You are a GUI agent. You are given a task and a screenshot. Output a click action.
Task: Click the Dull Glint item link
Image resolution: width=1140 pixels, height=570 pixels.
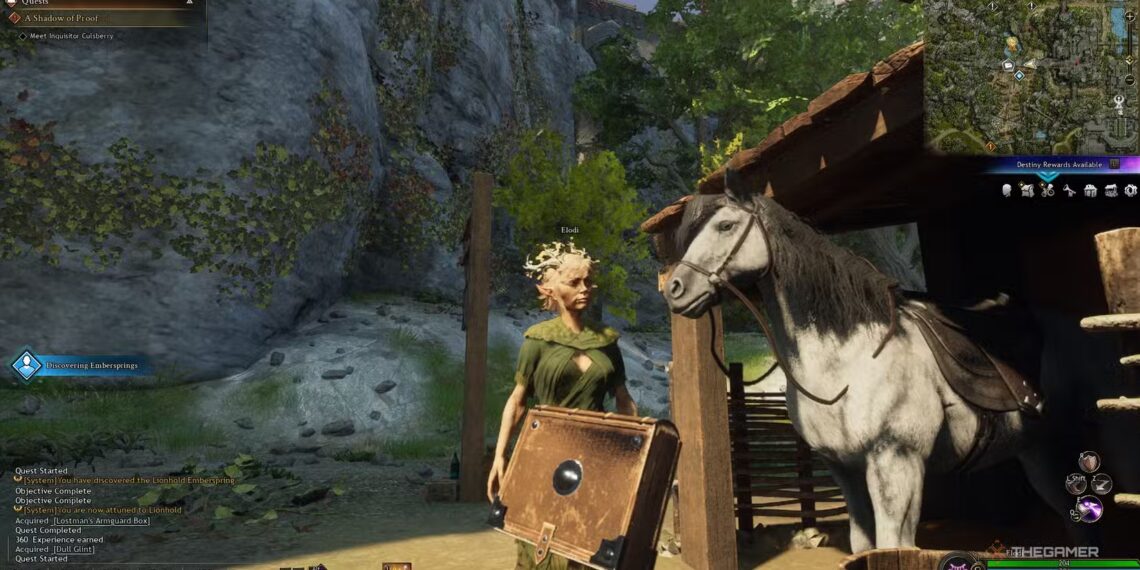pos(73,549)
